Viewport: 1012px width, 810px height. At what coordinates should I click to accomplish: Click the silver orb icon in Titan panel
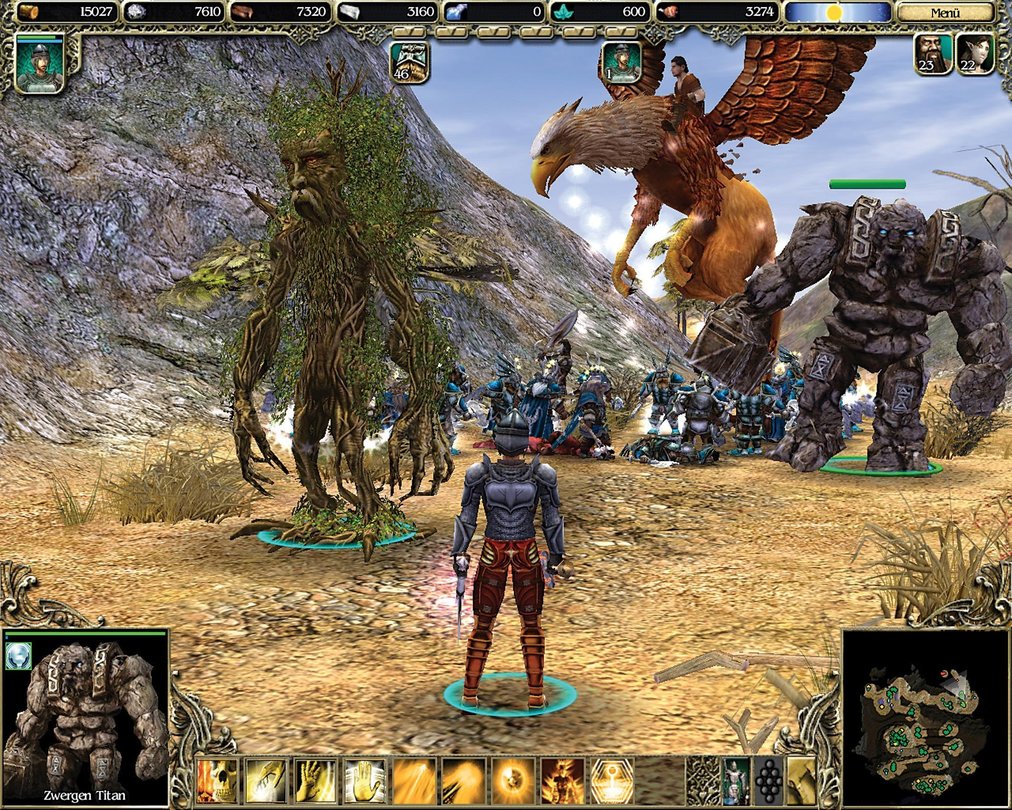click(19, 655)
